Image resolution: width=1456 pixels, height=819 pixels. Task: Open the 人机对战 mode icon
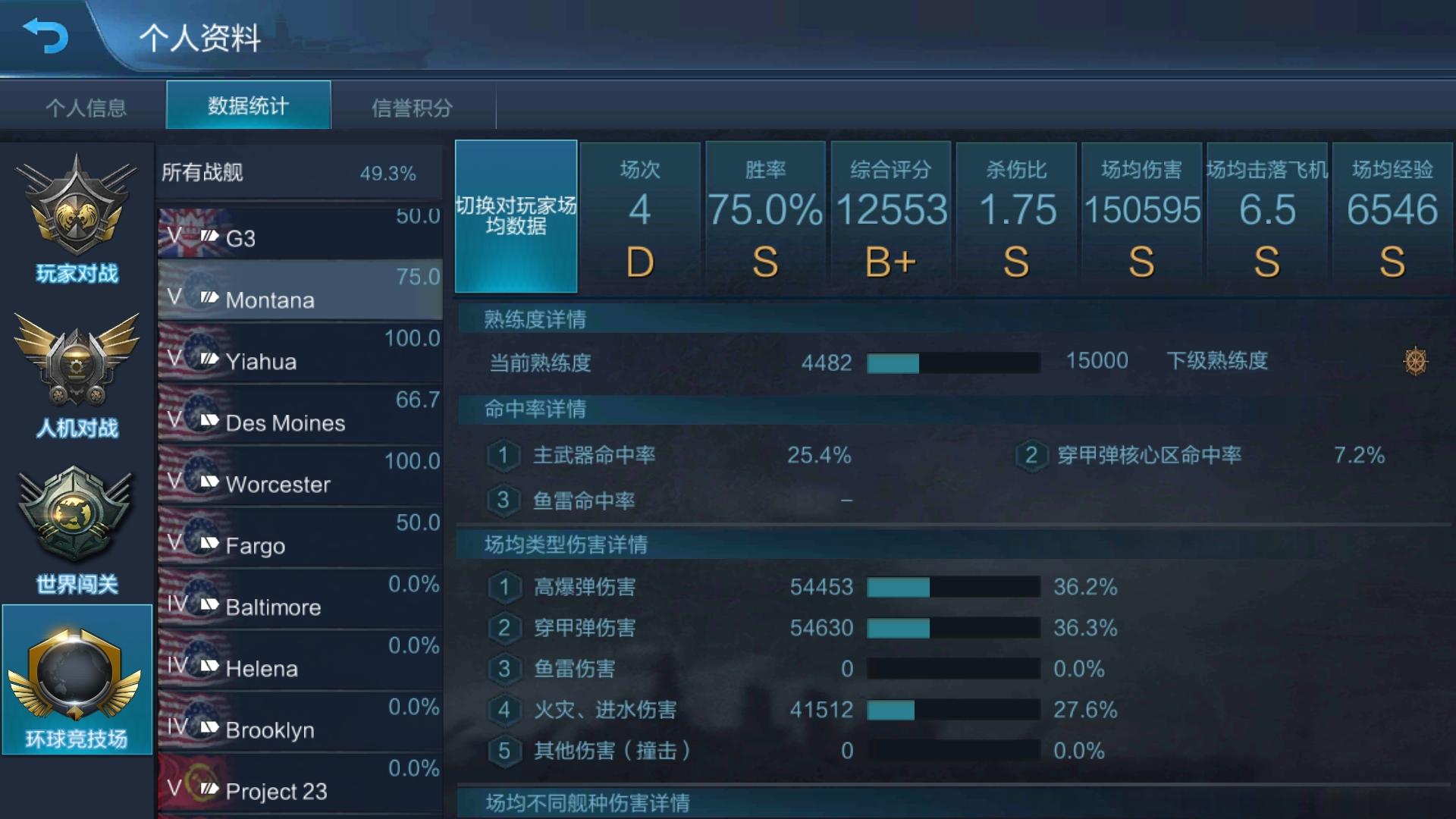76,364
